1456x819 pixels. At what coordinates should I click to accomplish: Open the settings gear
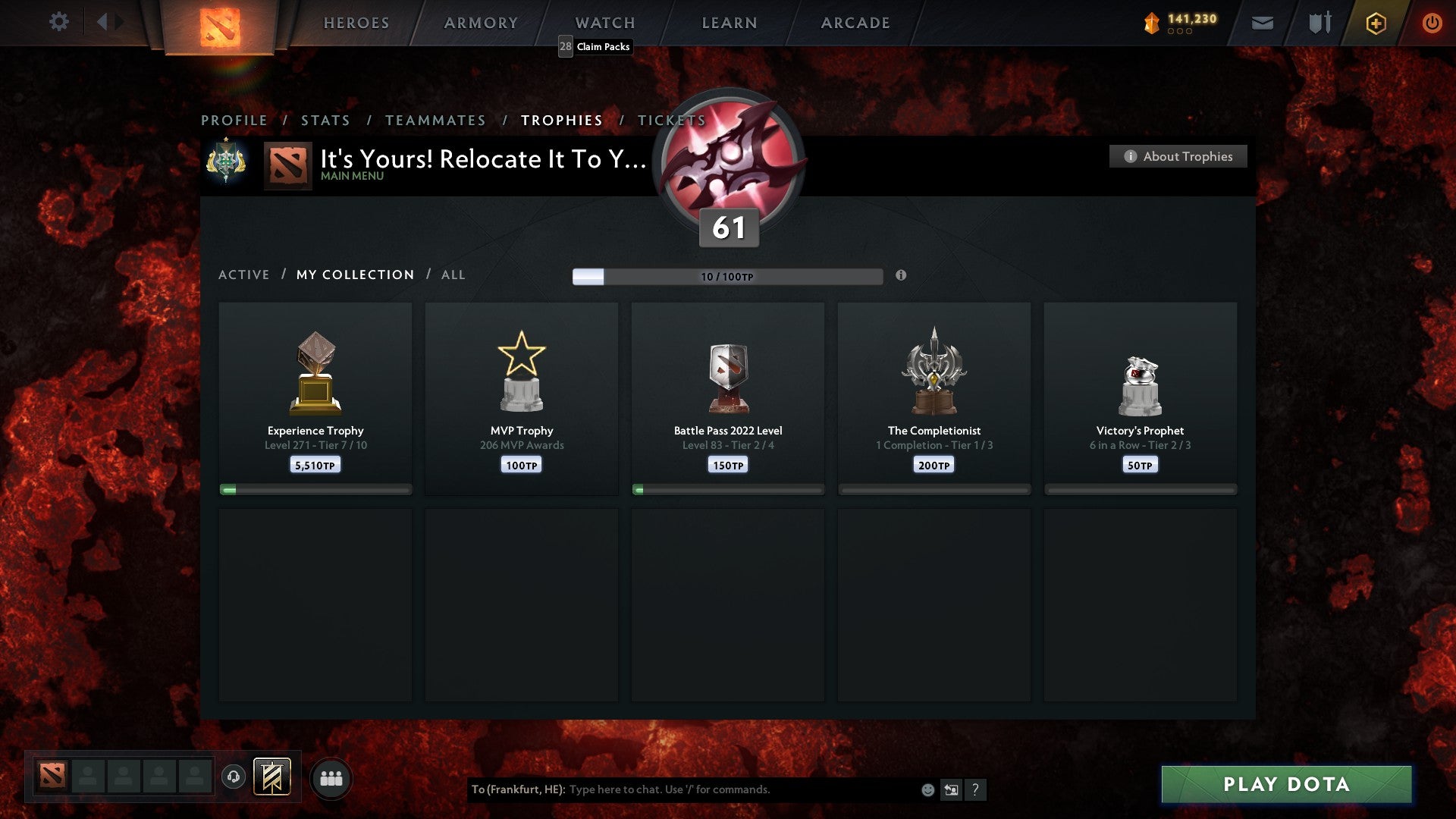tap(59, 22)
